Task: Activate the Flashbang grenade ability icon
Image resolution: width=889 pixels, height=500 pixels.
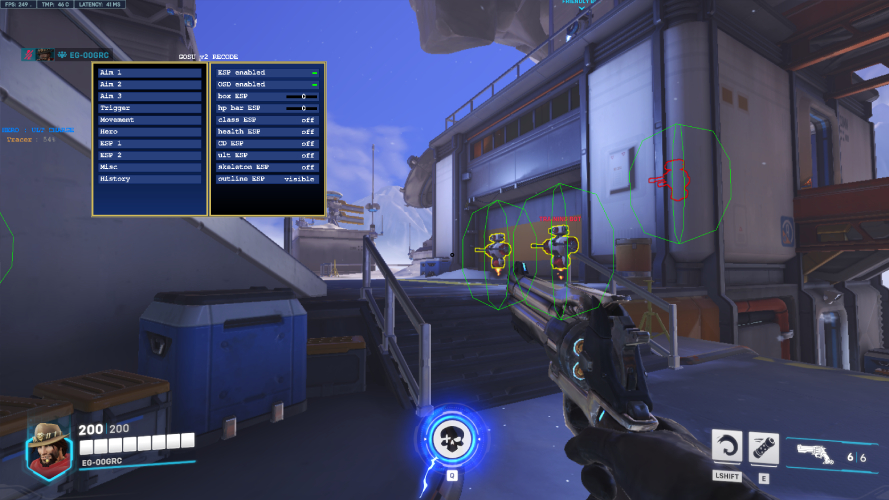Action: [x=764, y=446]
